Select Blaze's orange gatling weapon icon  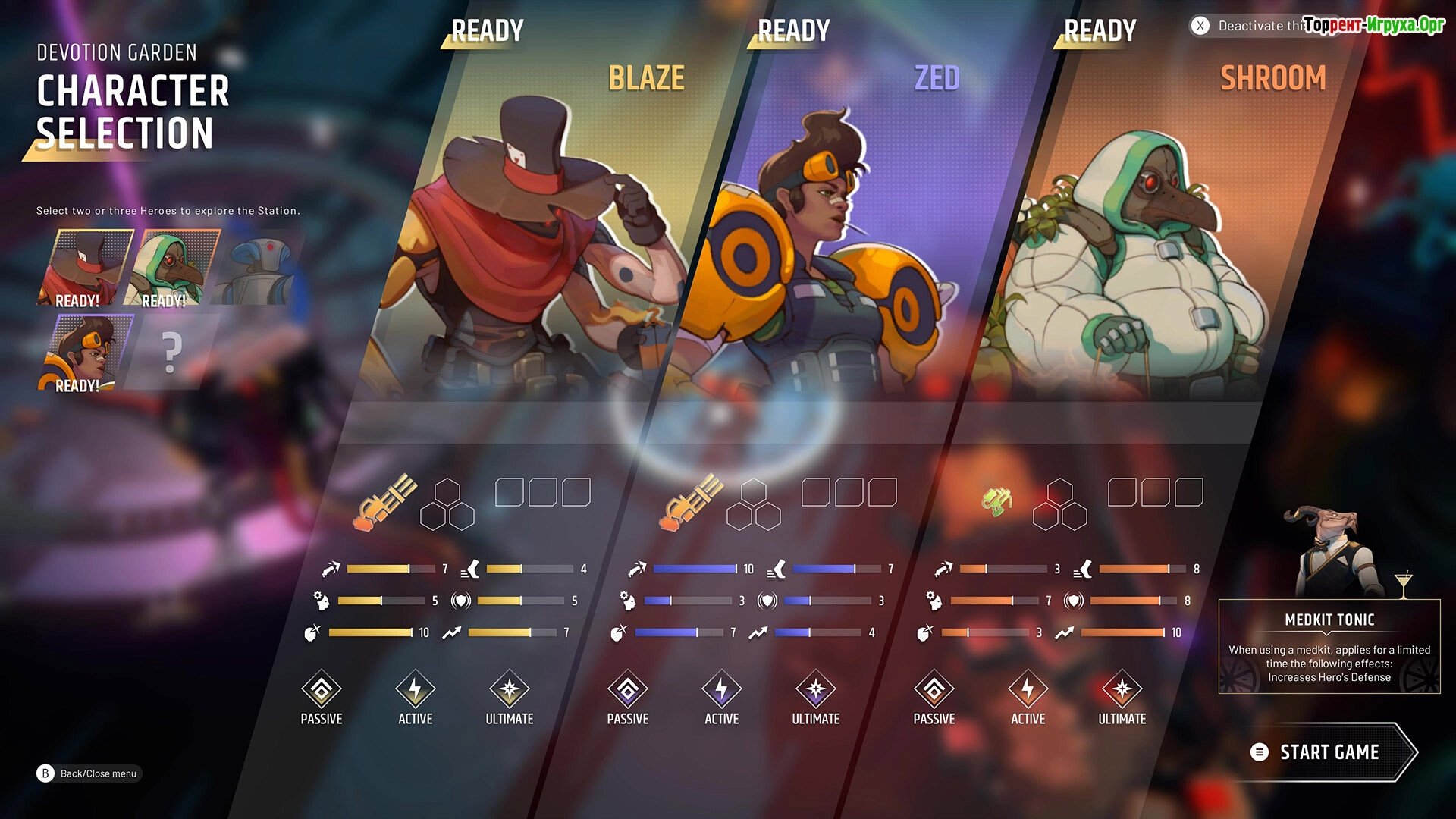[385, 501]
